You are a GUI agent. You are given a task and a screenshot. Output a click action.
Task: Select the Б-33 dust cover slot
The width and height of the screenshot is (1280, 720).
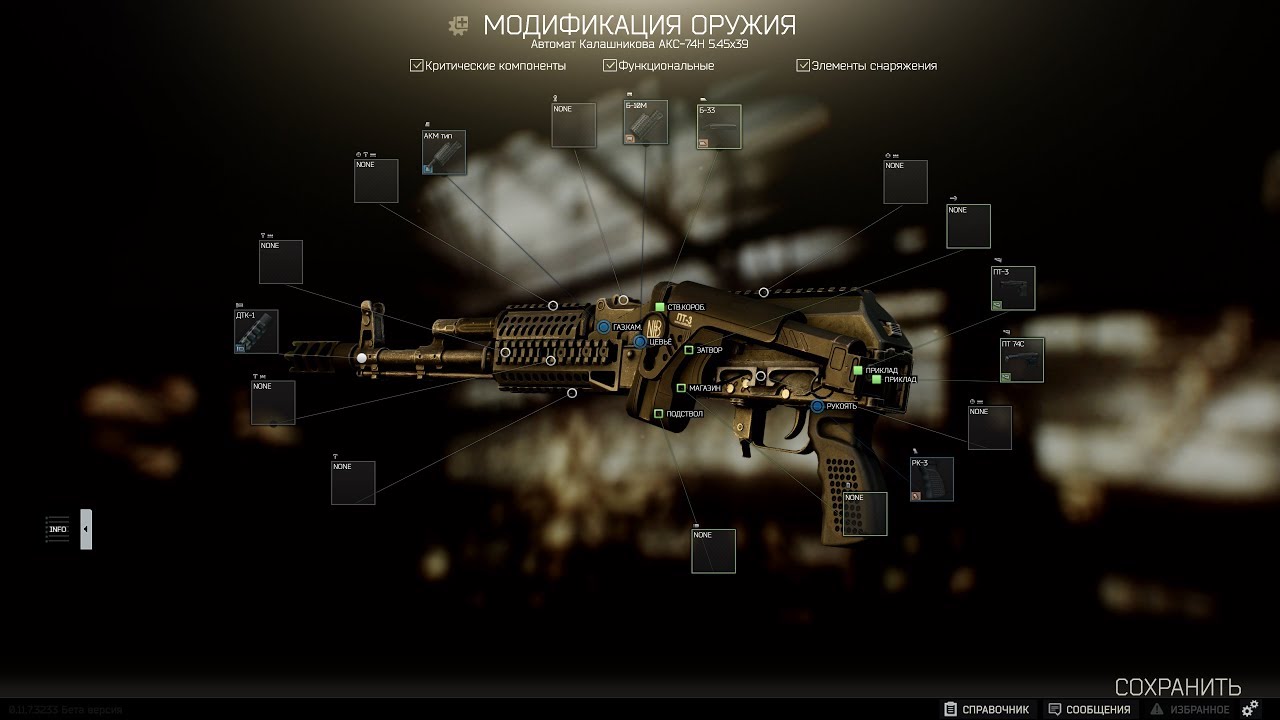pos(719,127)
